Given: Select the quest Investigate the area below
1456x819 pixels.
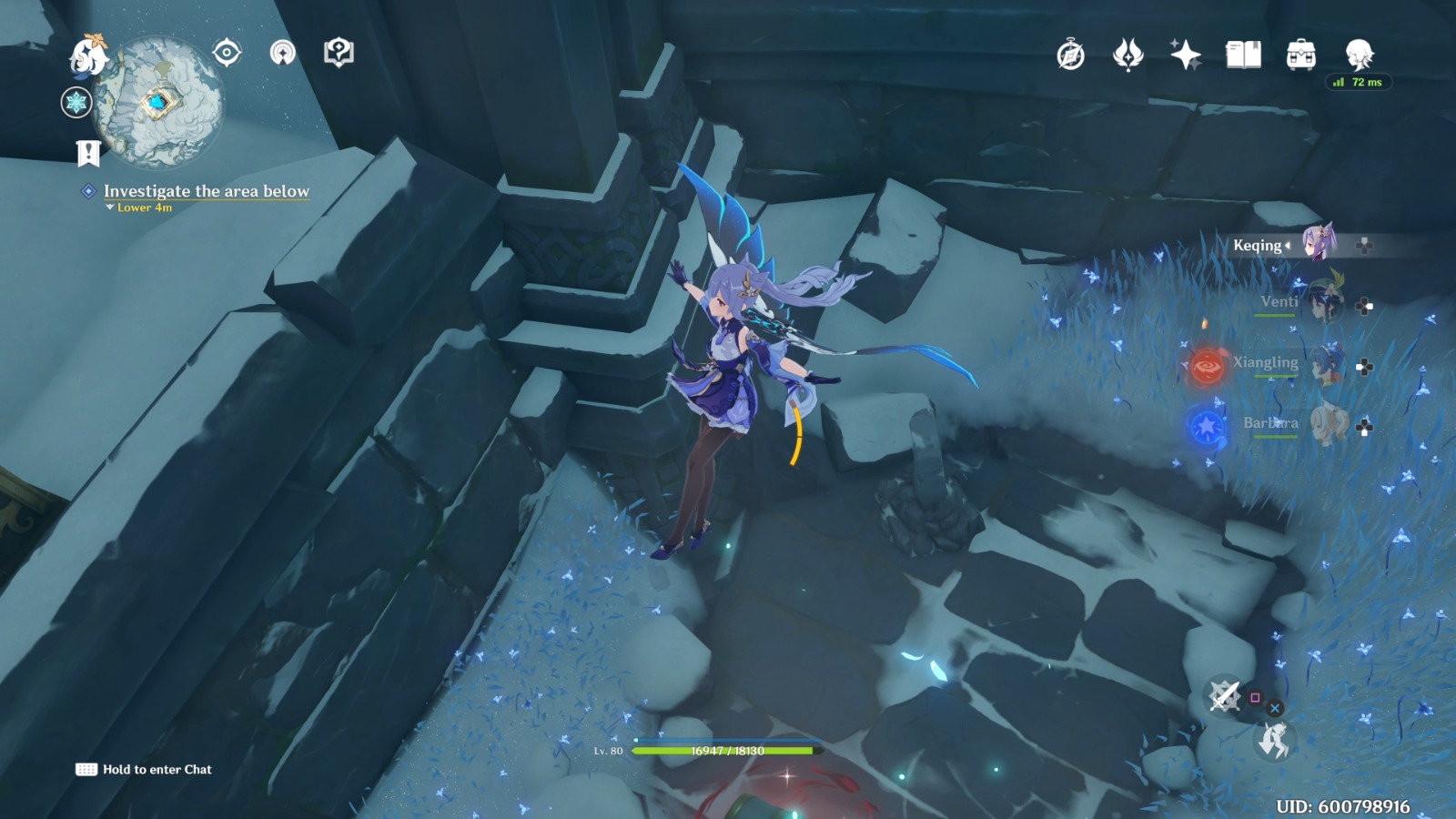Looking at the screenshot, I should tap(207, 192).
